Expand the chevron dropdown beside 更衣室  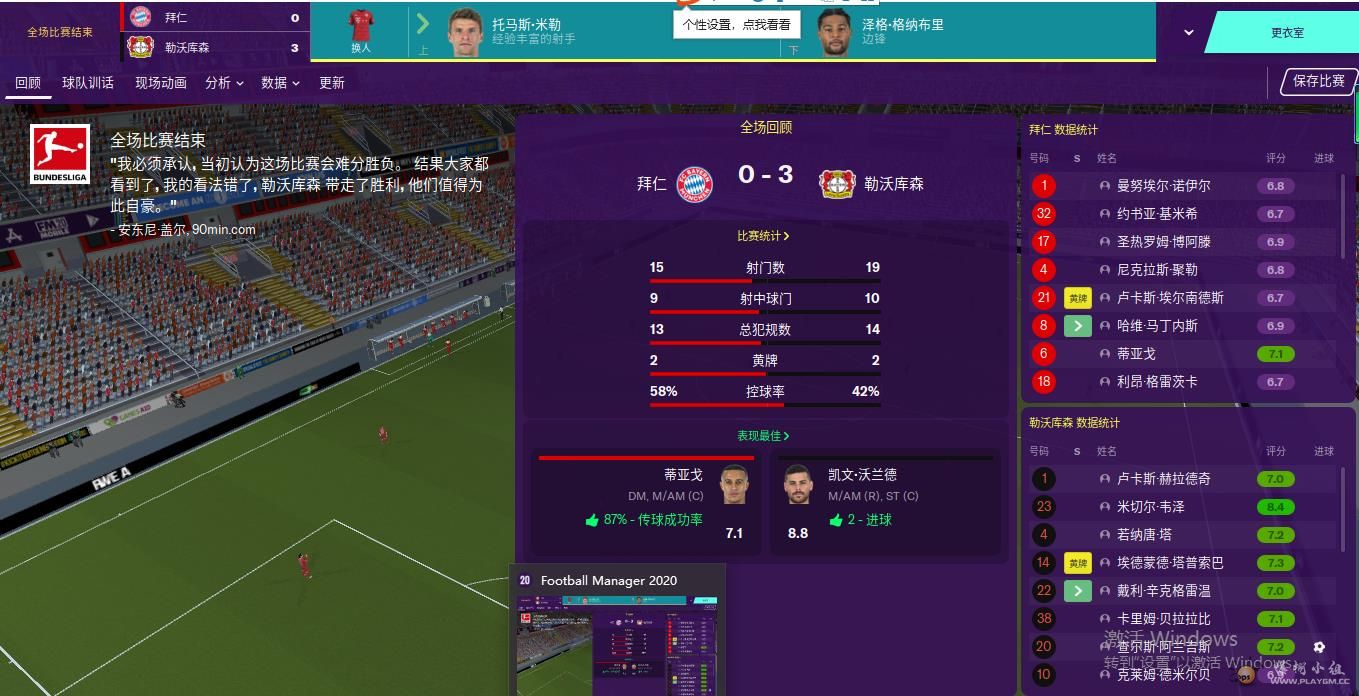(x=1188, y=33)
